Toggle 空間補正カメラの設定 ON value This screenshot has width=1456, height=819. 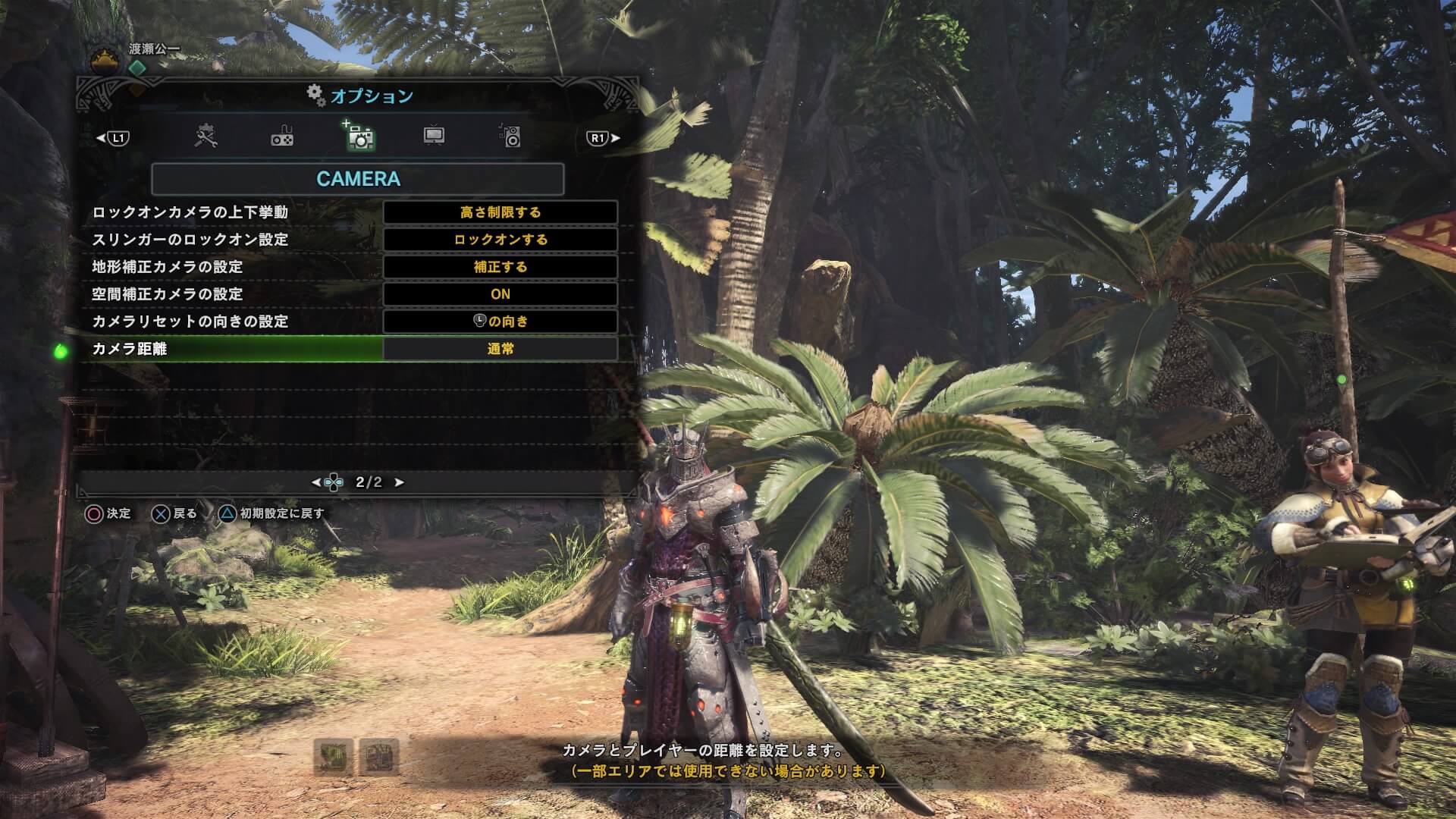[x=500, y=294]
